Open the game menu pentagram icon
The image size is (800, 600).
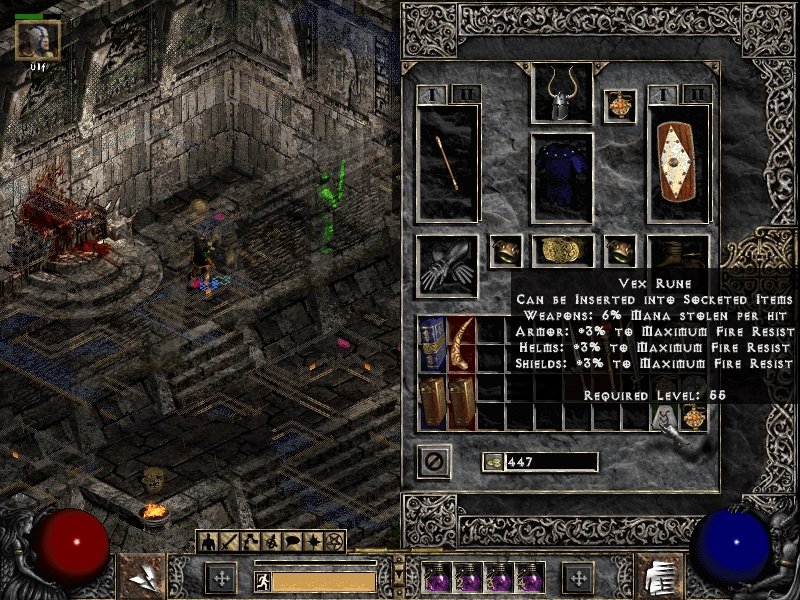tap(336, 542)
